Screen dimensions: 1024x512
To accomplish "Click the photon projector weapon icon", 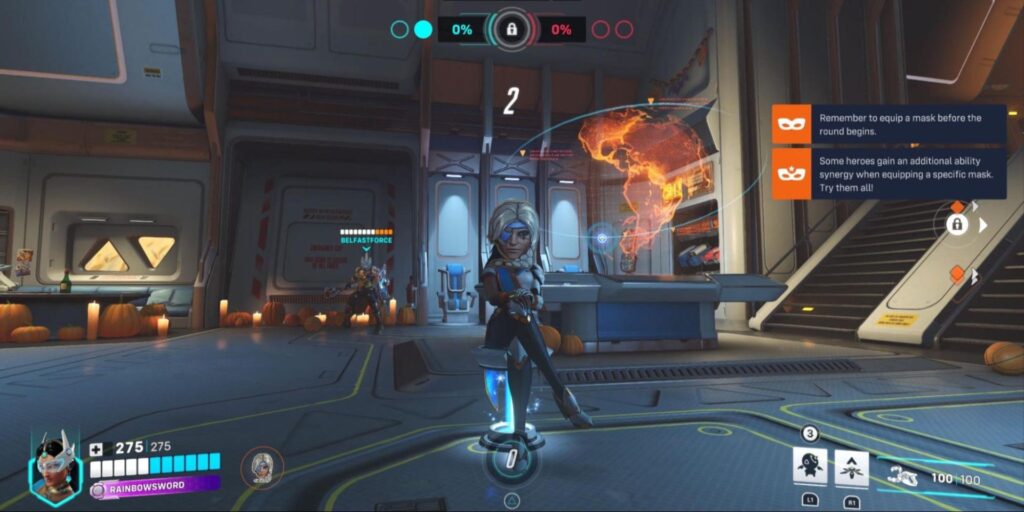I will click(x=904, y=478).
